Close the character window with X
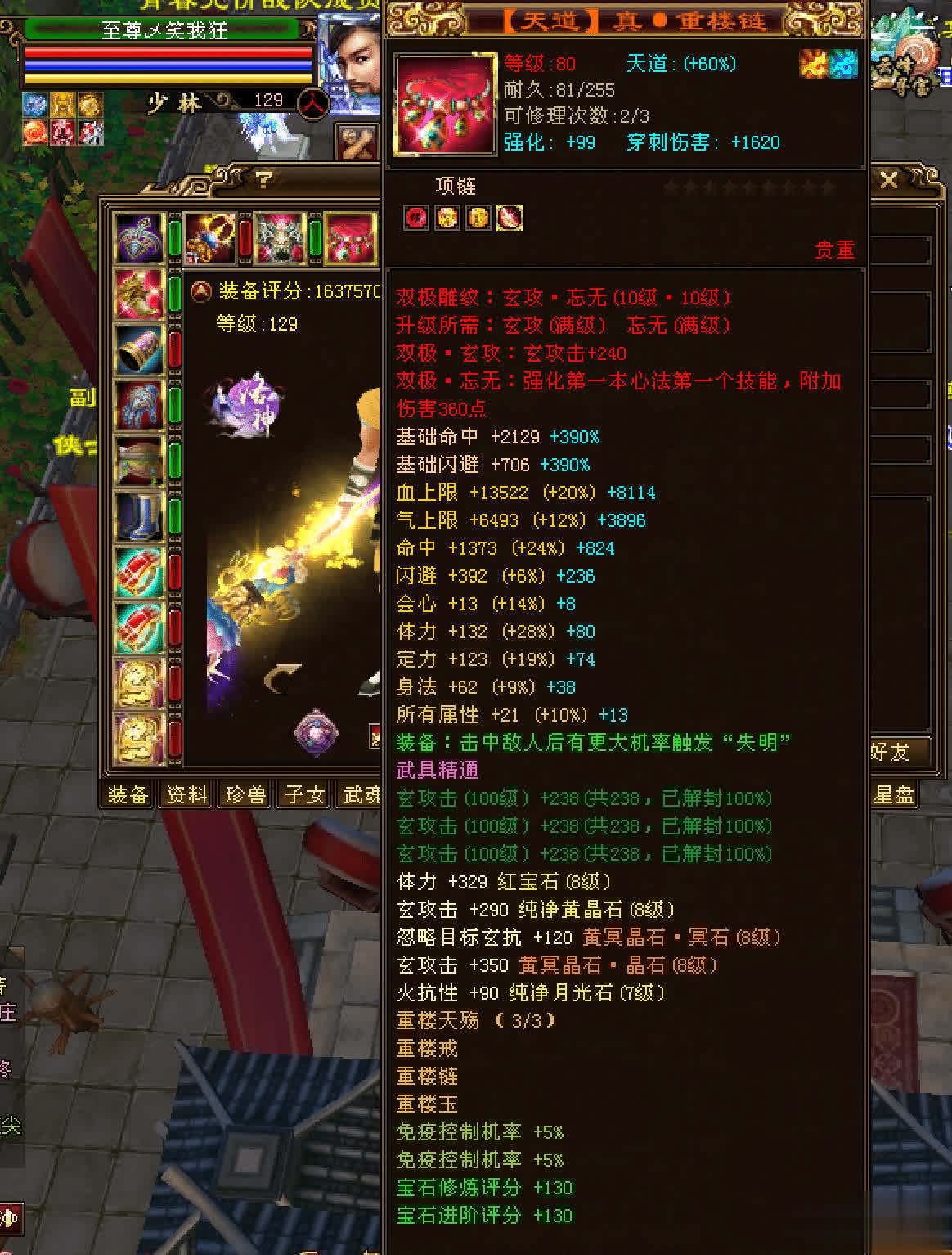 (889, 180)
